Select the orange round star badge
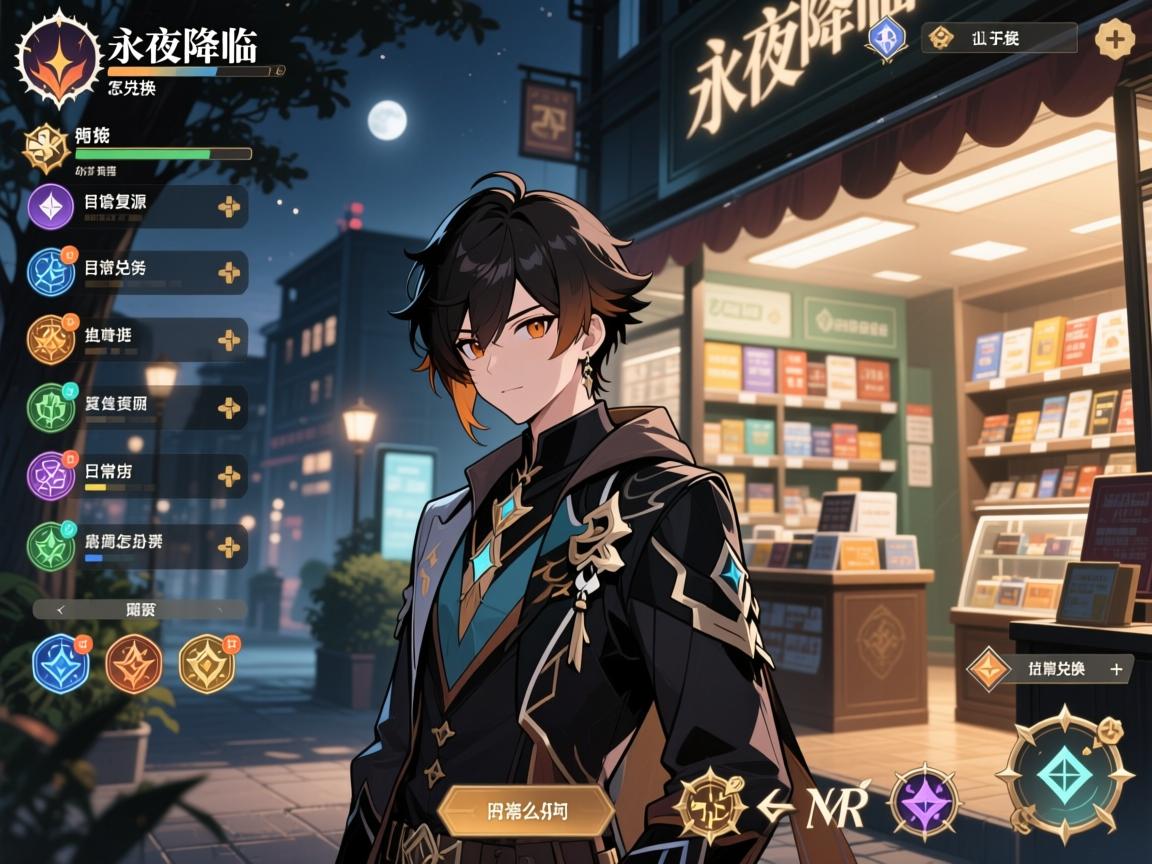The width and height of the screenshot is (1152, 864). (x=134, y=663)
